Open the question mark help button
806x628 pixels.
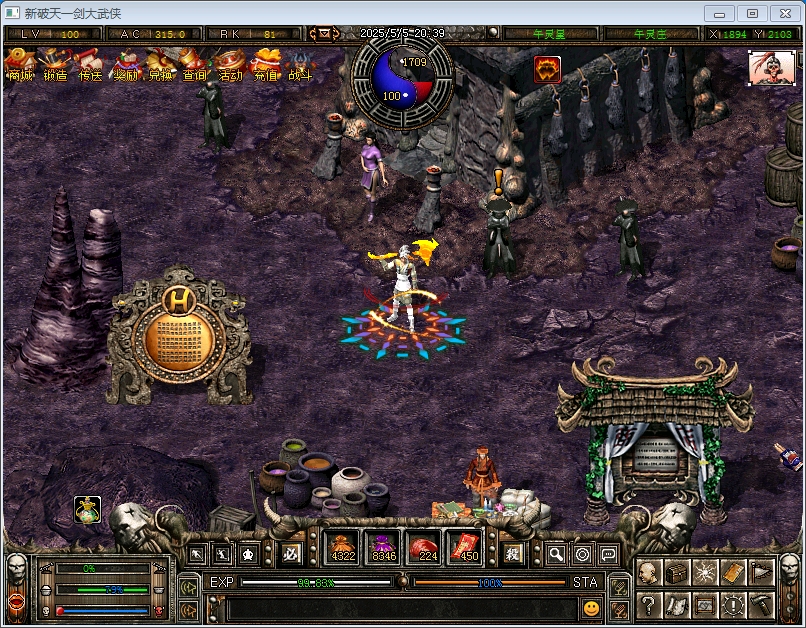(x=648, y=605)
